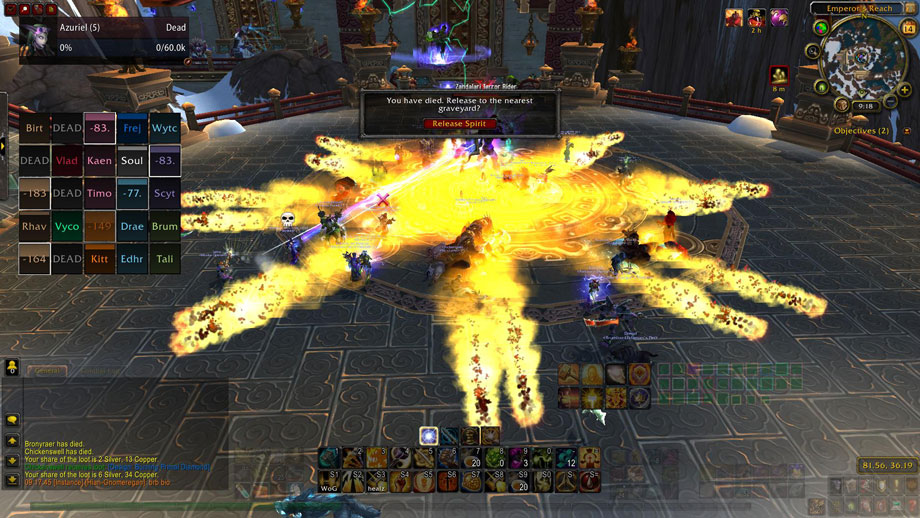
Task: Click raid member Tali's frame
Action: click(x=165, y=259)
